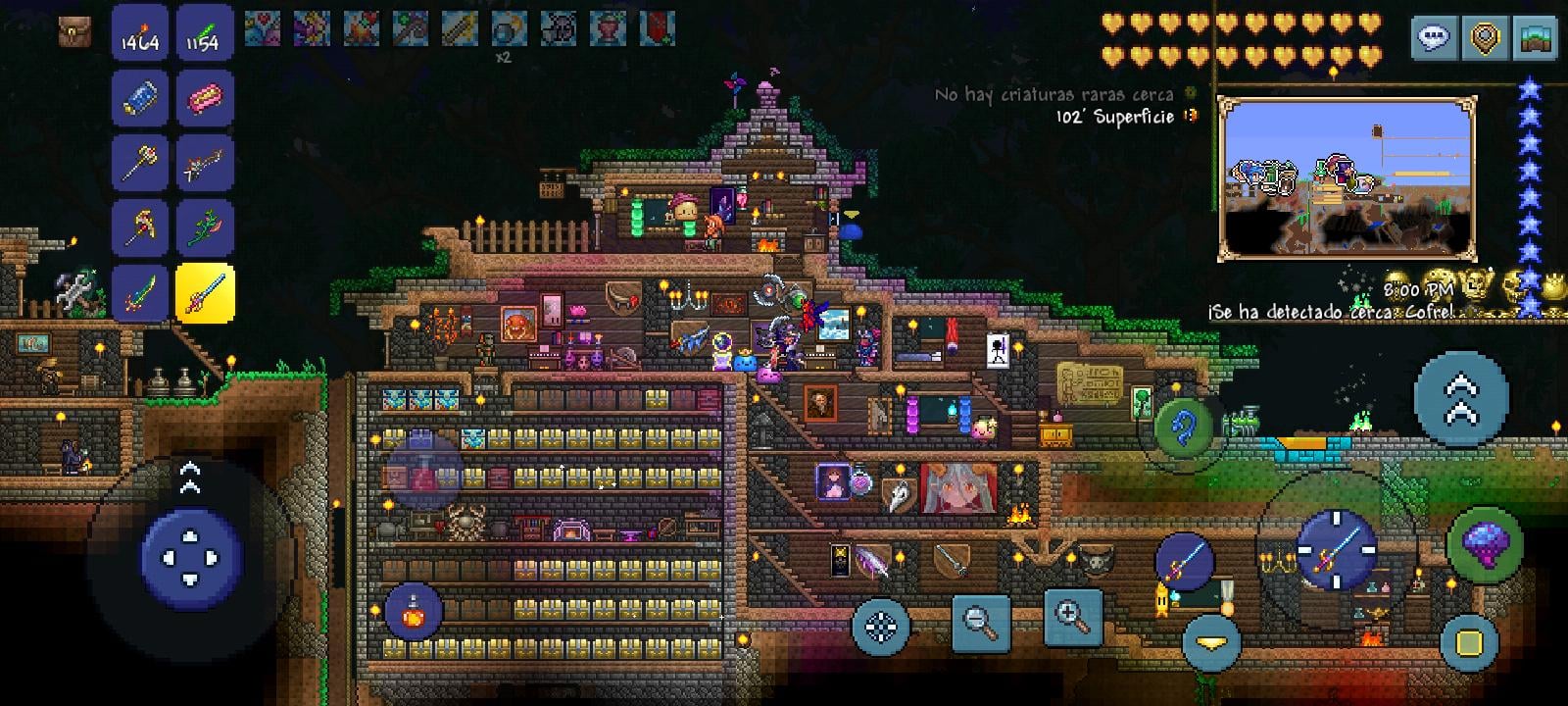Choose the green thorny vine staff slot
The width and height of the screenshot is (1568, 706).
click(x=205, y=227)
